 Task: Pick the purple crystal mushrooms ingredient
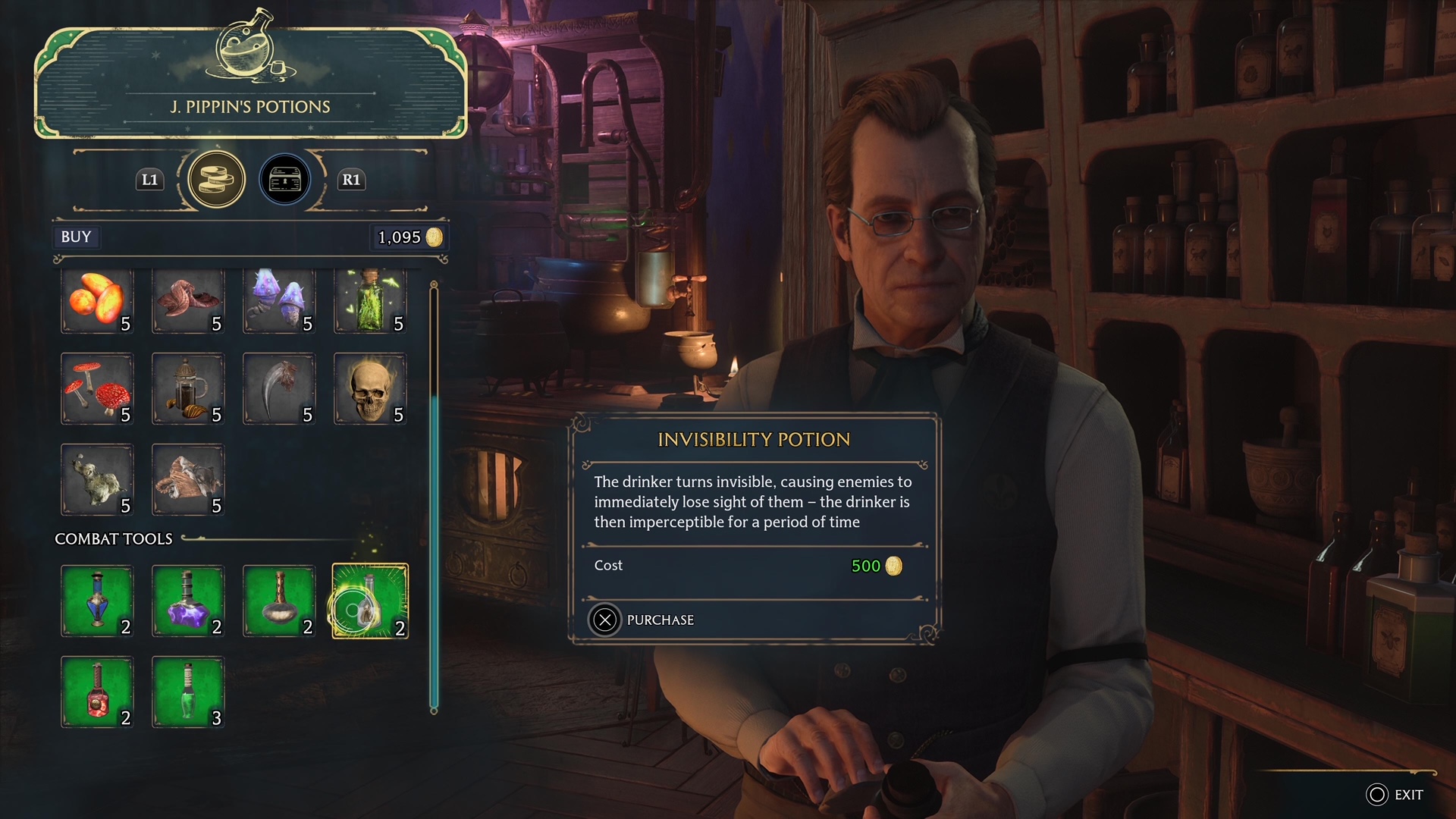(x=279, y=301)
